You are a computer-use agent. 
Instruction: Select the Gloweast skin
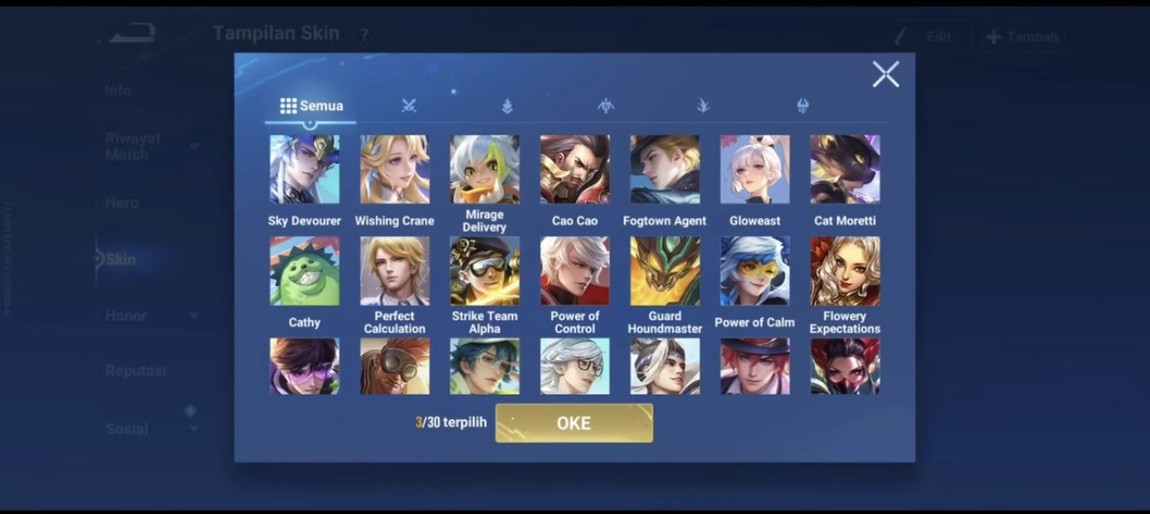[x=754, y=170]
